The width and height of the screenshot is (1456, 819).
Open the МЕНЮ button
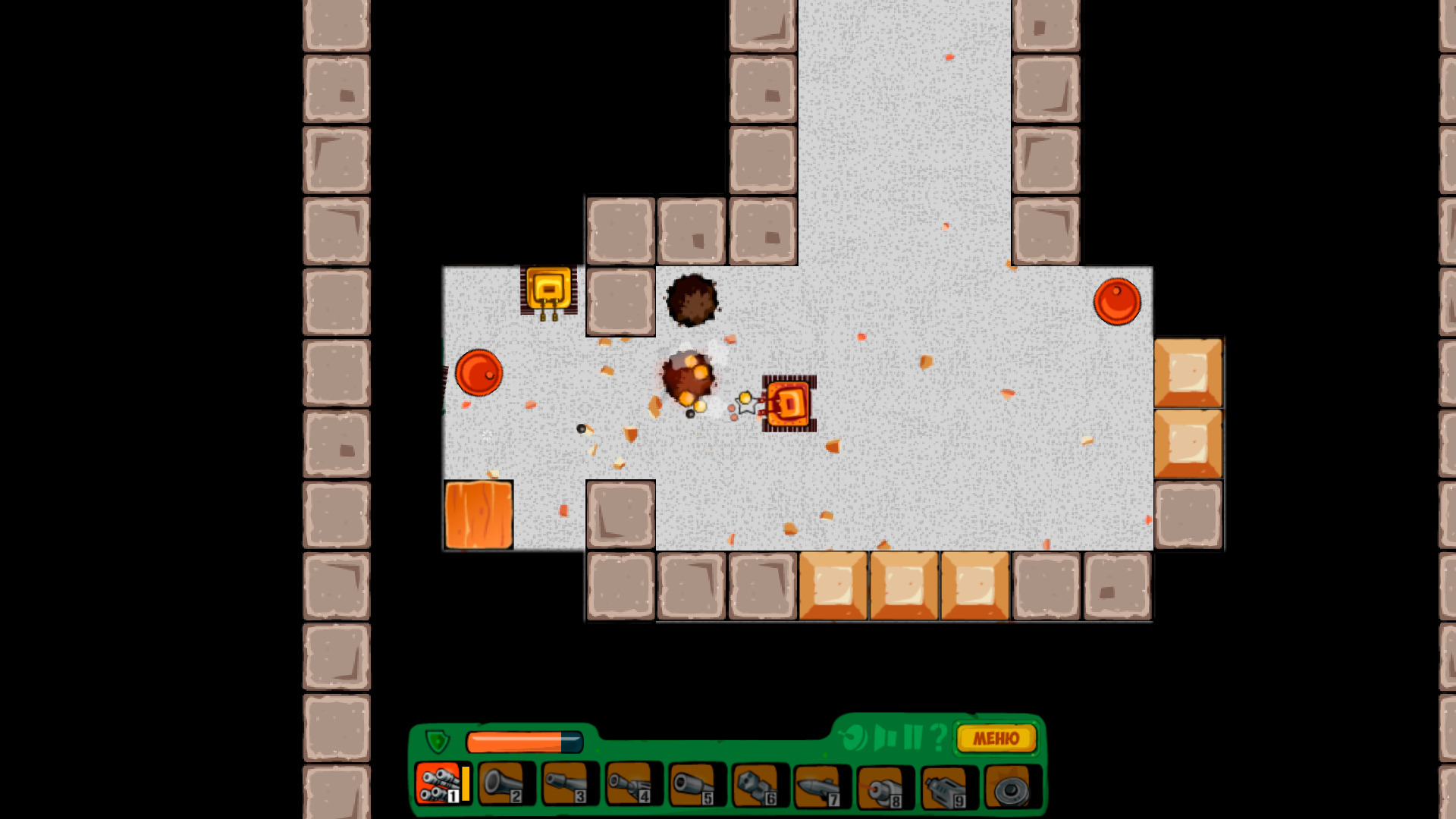pos(996,738)
